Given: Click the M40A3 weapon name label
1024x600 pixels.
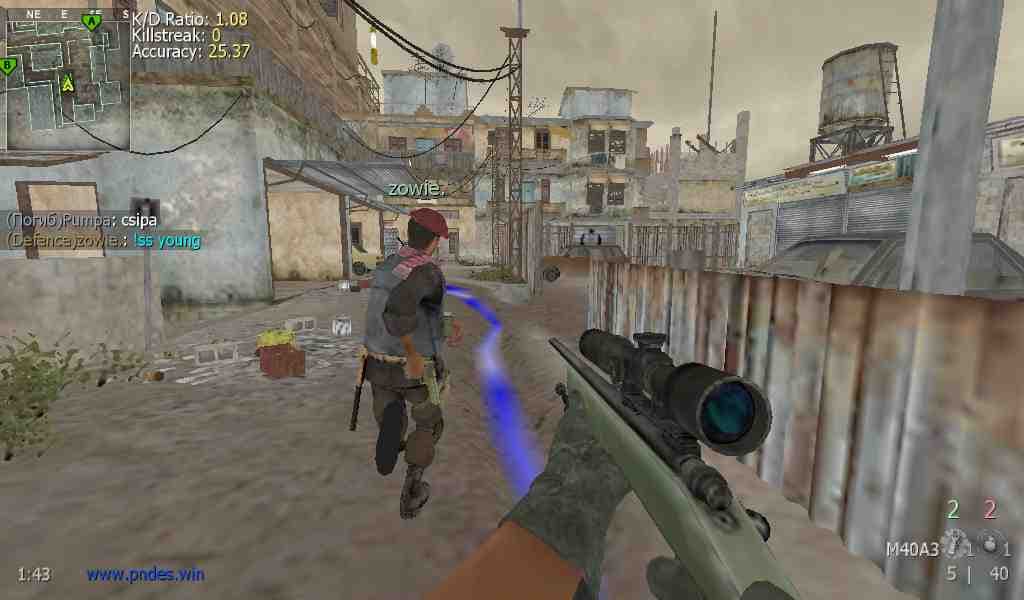Looking at the screenshot, I should 912,549.
